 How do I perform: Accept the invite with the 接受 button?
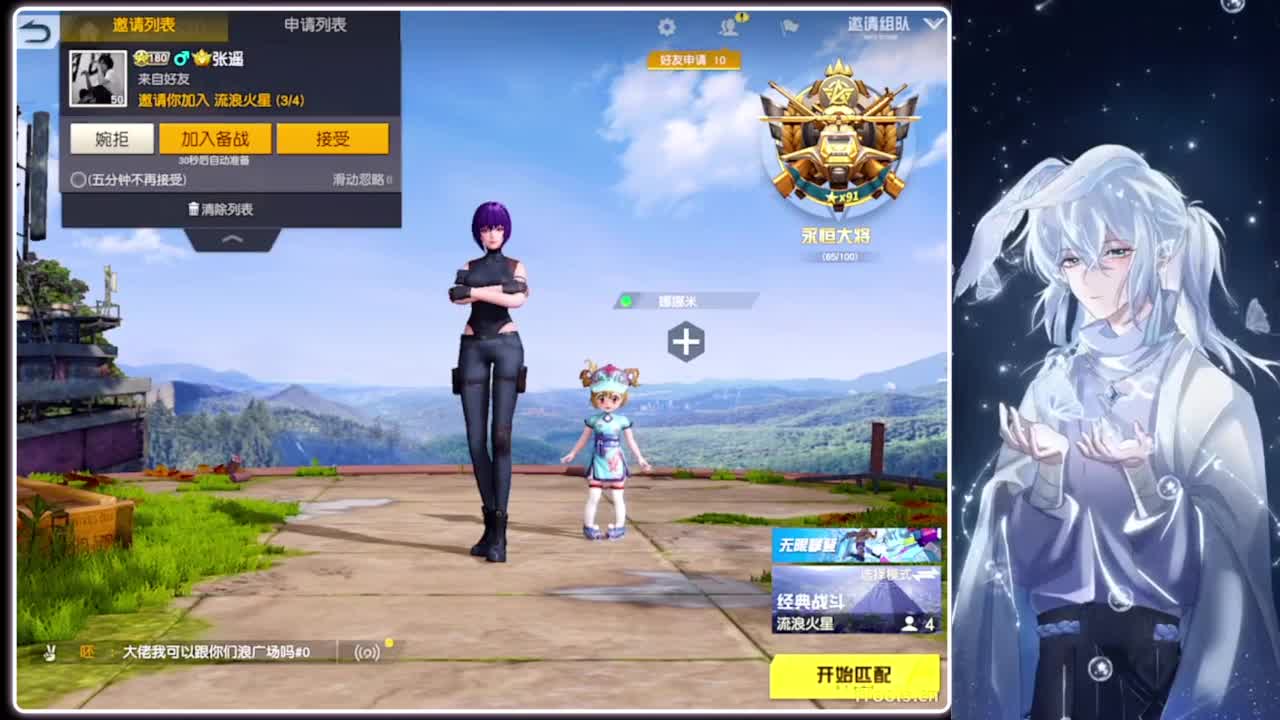334,139
